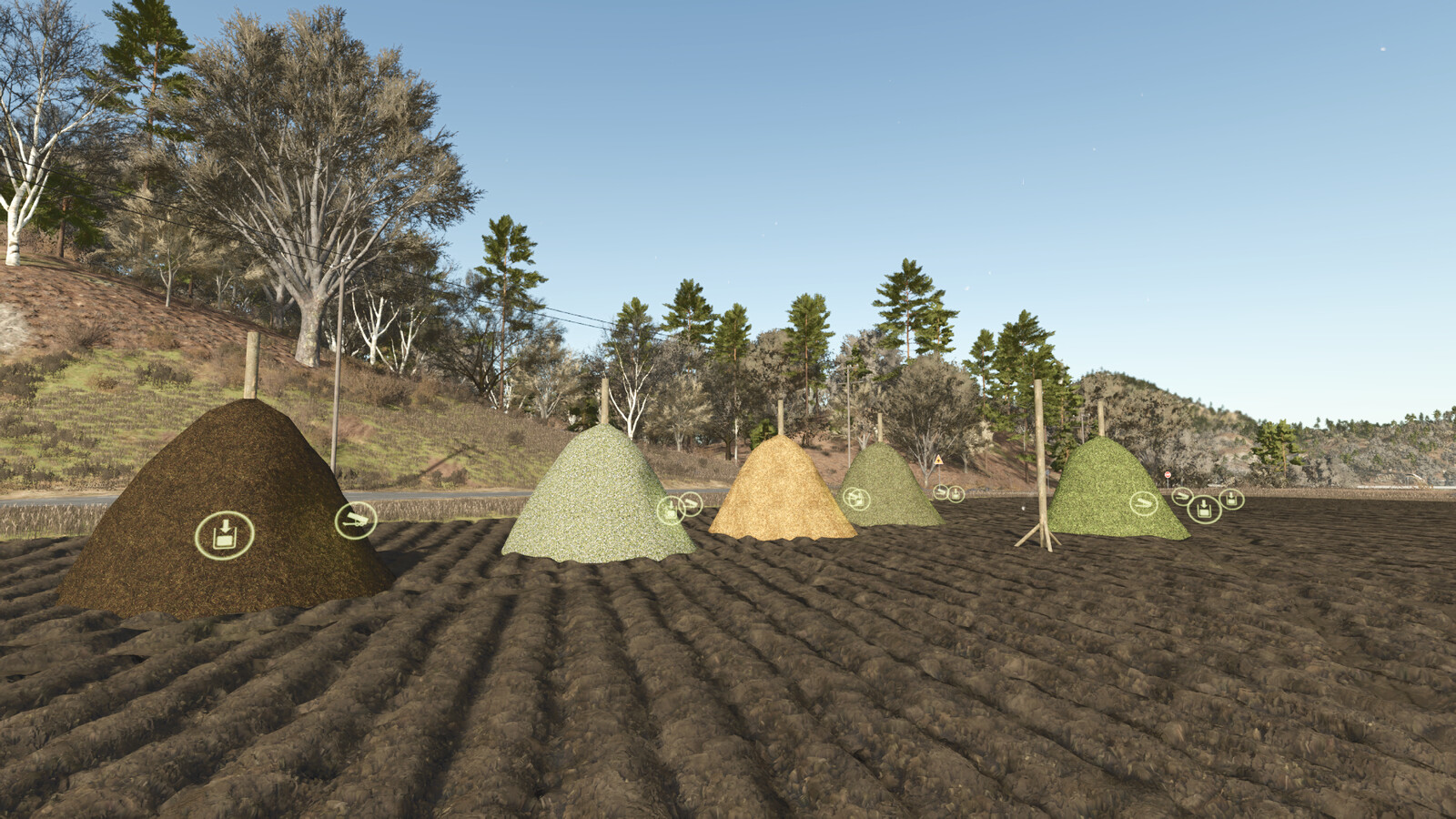Click the wooden marker pole behind the chaff heap
This screenshot has width=1456, height=819.
point(602,400)
